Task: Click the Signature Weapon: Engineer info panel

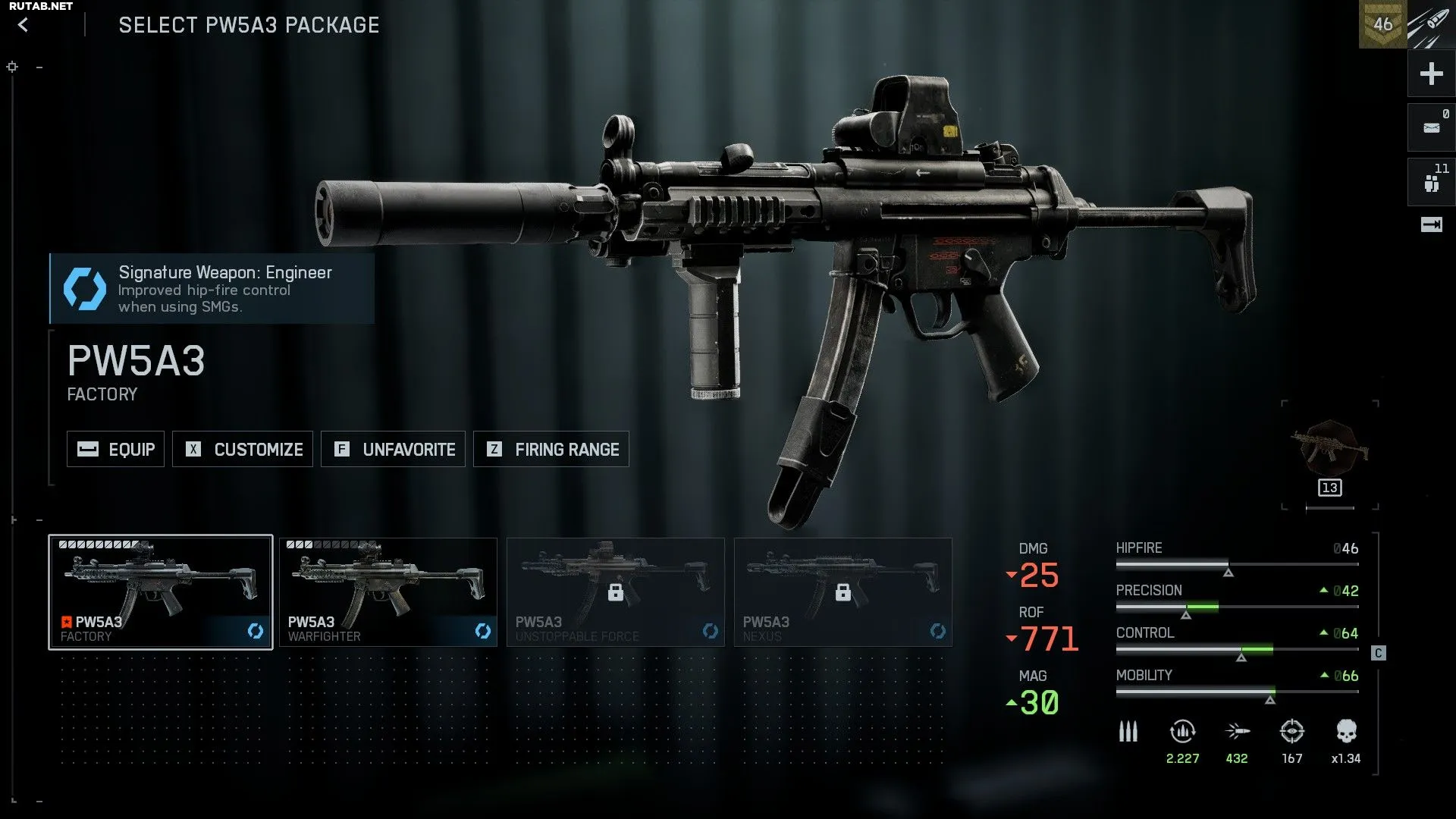Action: tap(212, 289)
